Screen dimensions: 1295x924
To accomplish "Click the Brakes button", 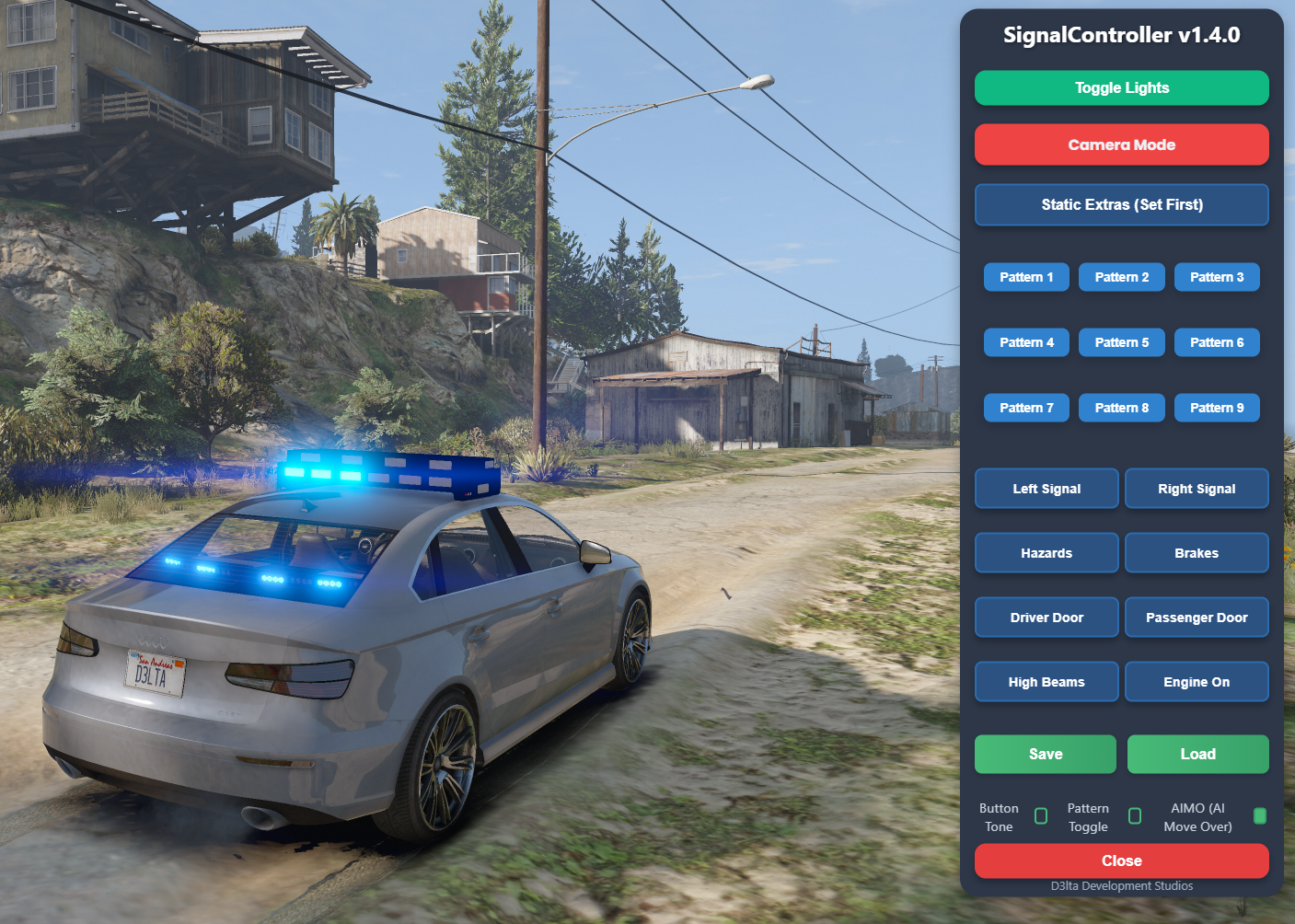I will click(x=1197, y=553).
